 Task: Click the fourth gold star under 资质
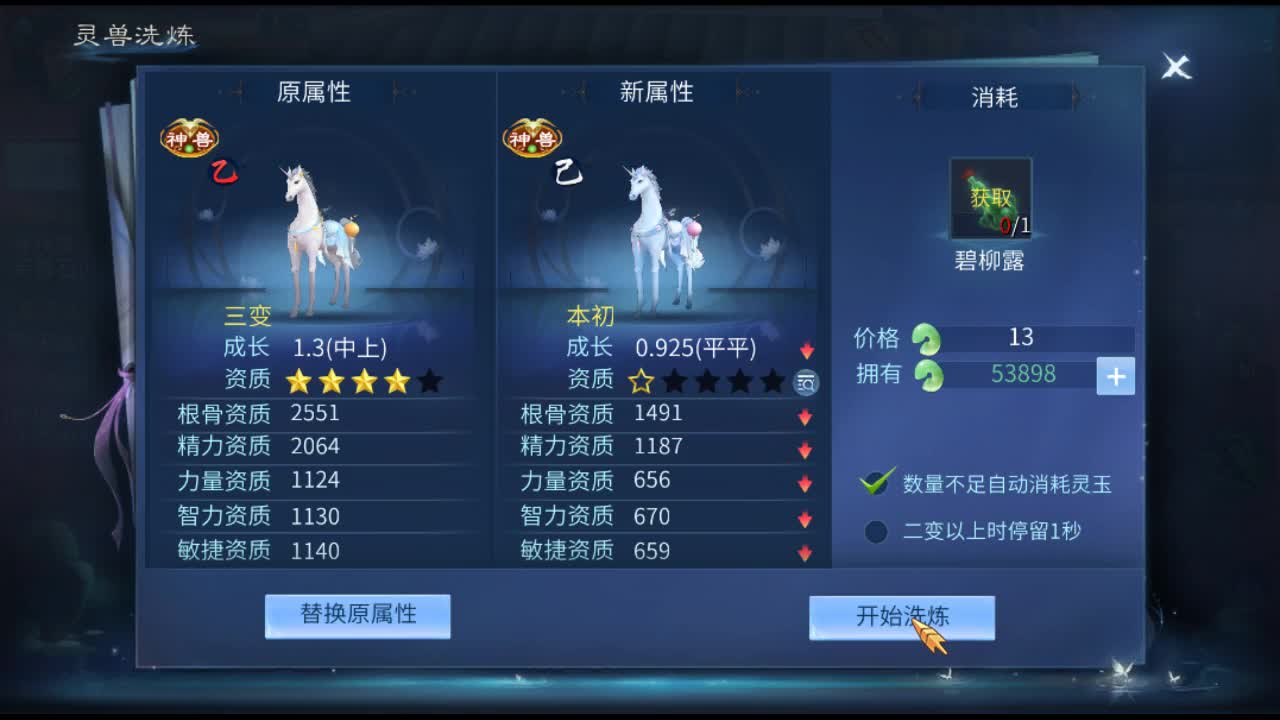pyautogui.click(x=398, y=381)
